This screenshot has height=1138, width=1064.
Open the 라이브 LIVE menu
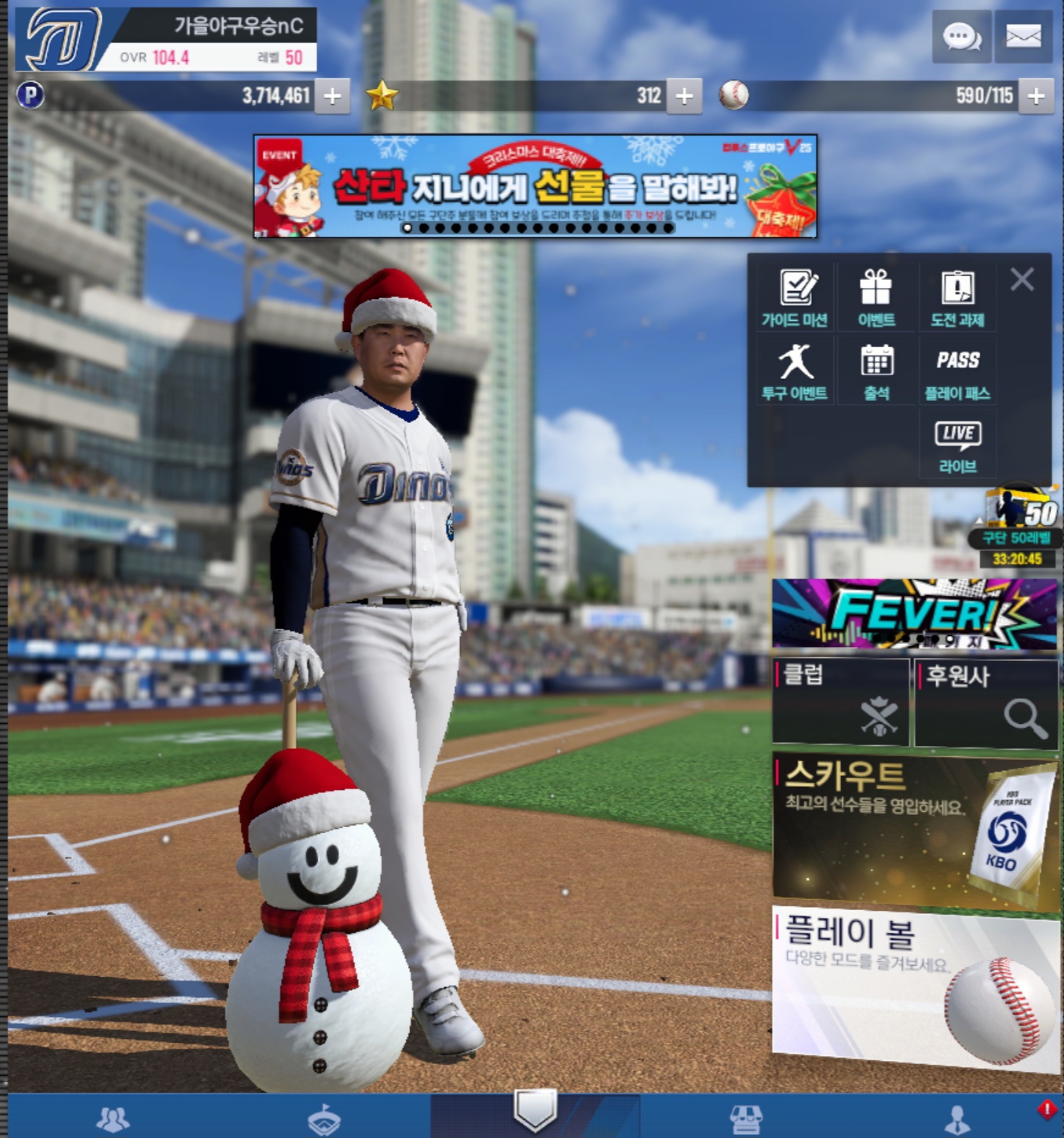[957, 446]
